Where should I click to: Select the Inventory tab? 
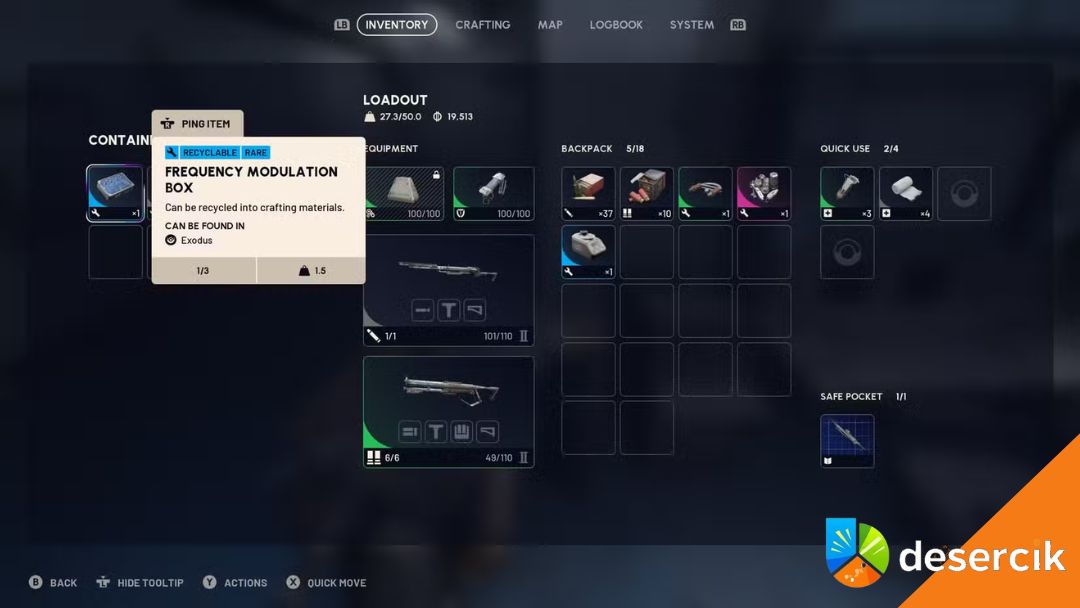(397, 25)
